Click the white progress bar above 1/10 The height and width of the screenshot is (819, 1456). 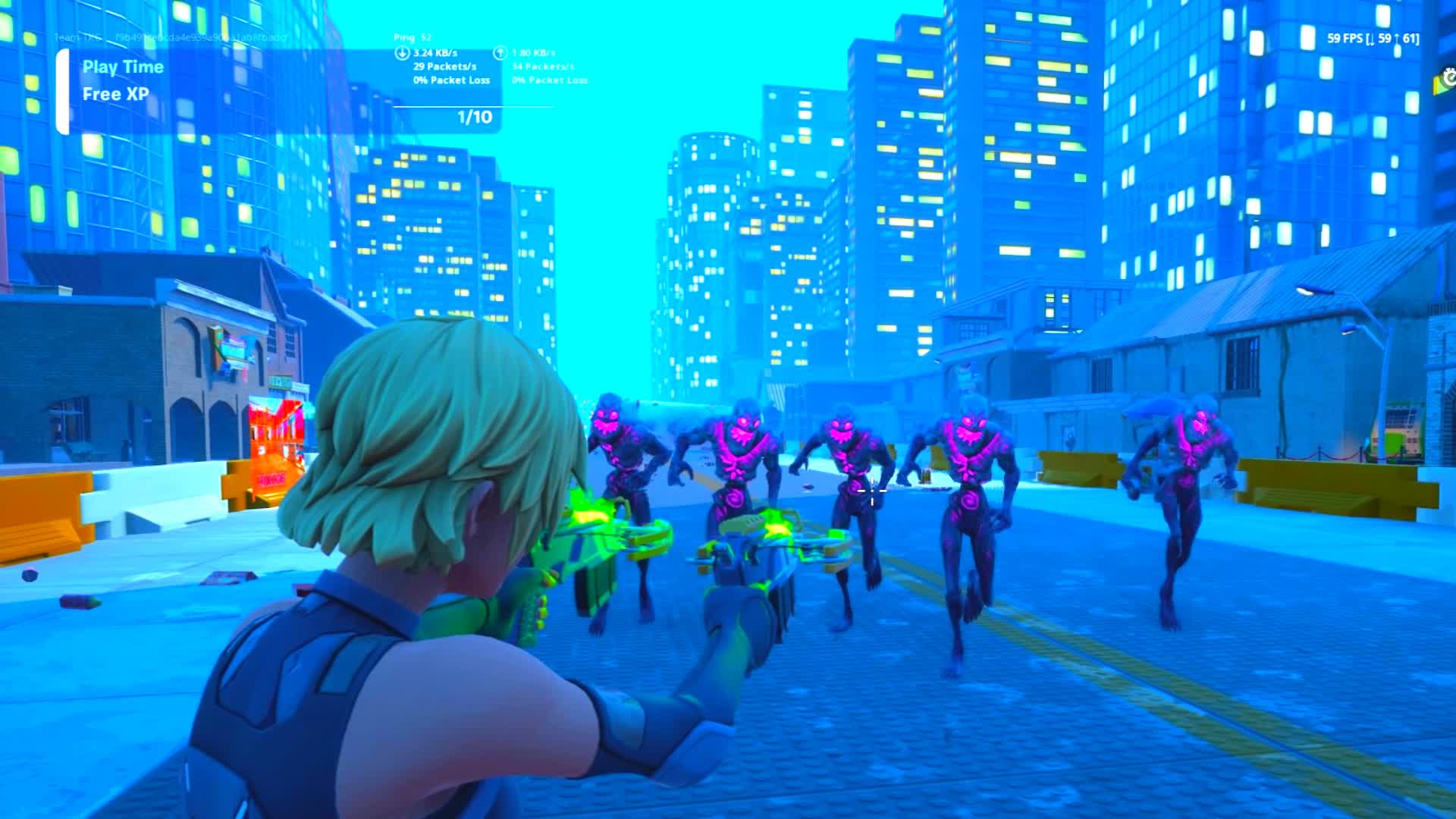472,105
